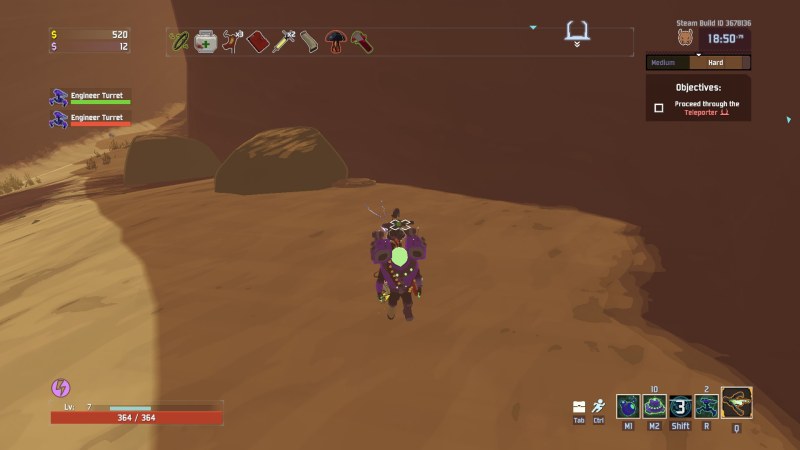
Task: Click the monster face difficulty icon
Action: 686,39
